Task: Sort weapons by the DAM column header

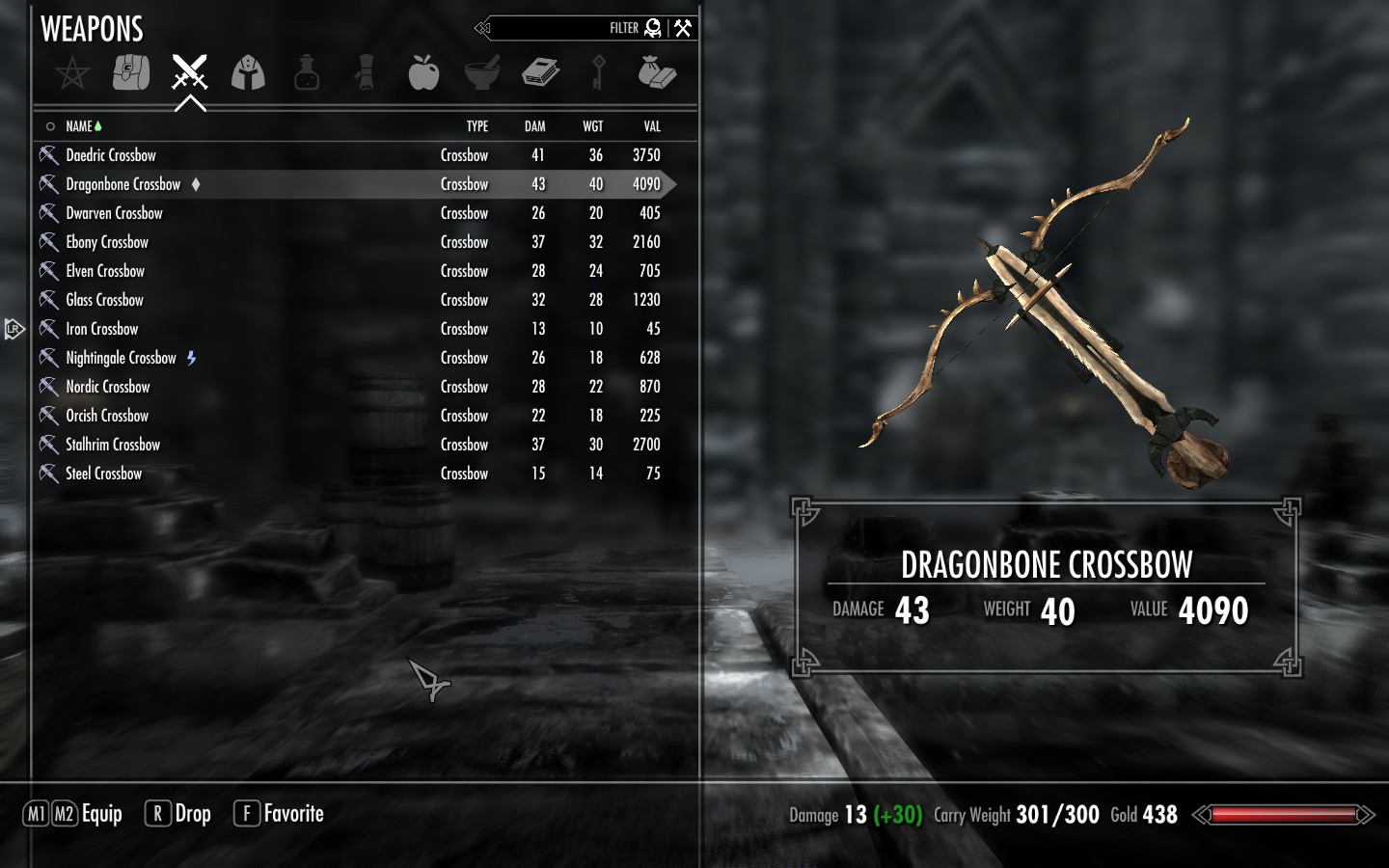Action: pos(534,126)
